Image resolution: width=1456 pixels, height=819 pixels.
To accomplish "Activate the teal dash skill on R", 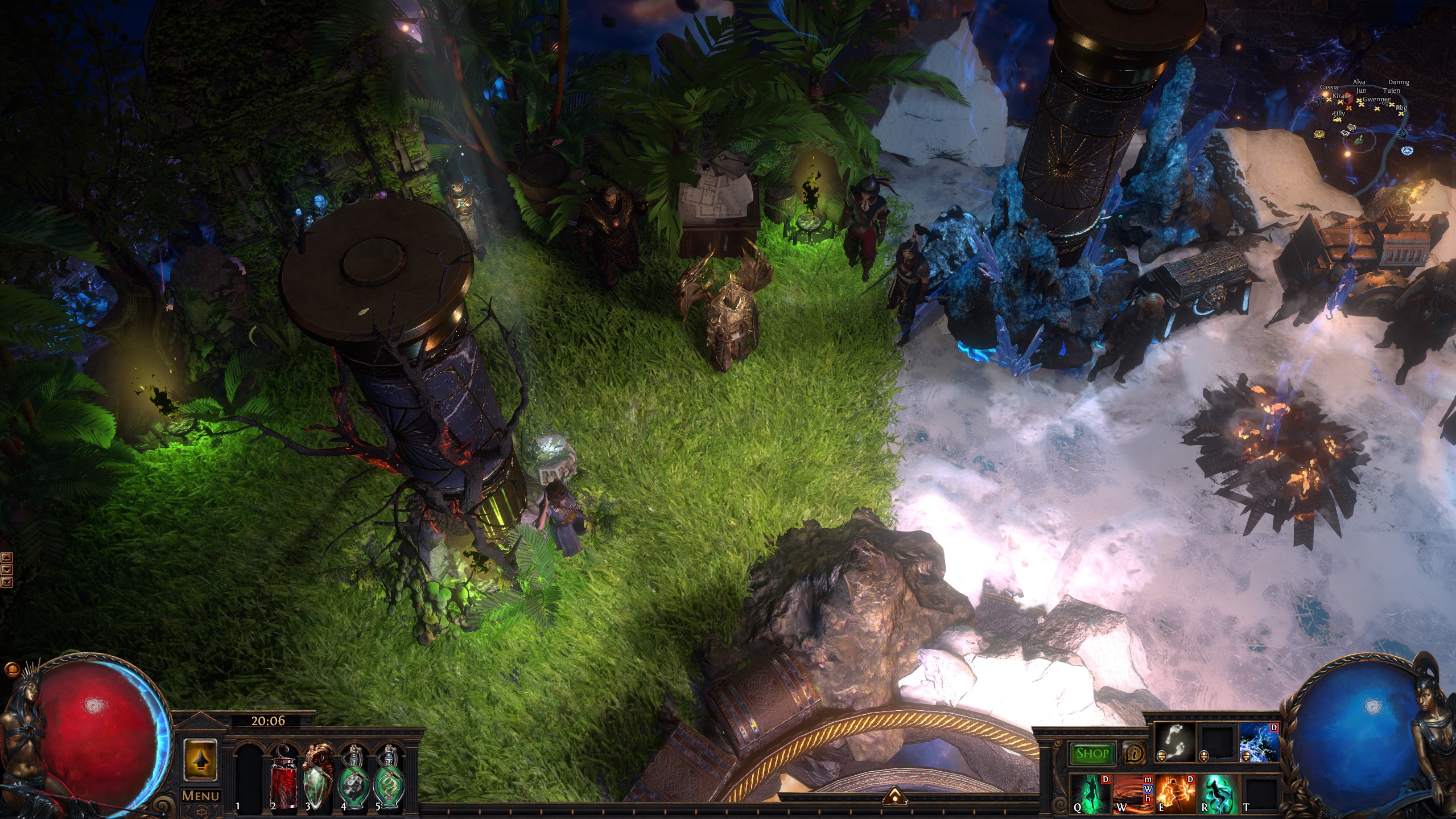I will click(x=1219, y=793).
